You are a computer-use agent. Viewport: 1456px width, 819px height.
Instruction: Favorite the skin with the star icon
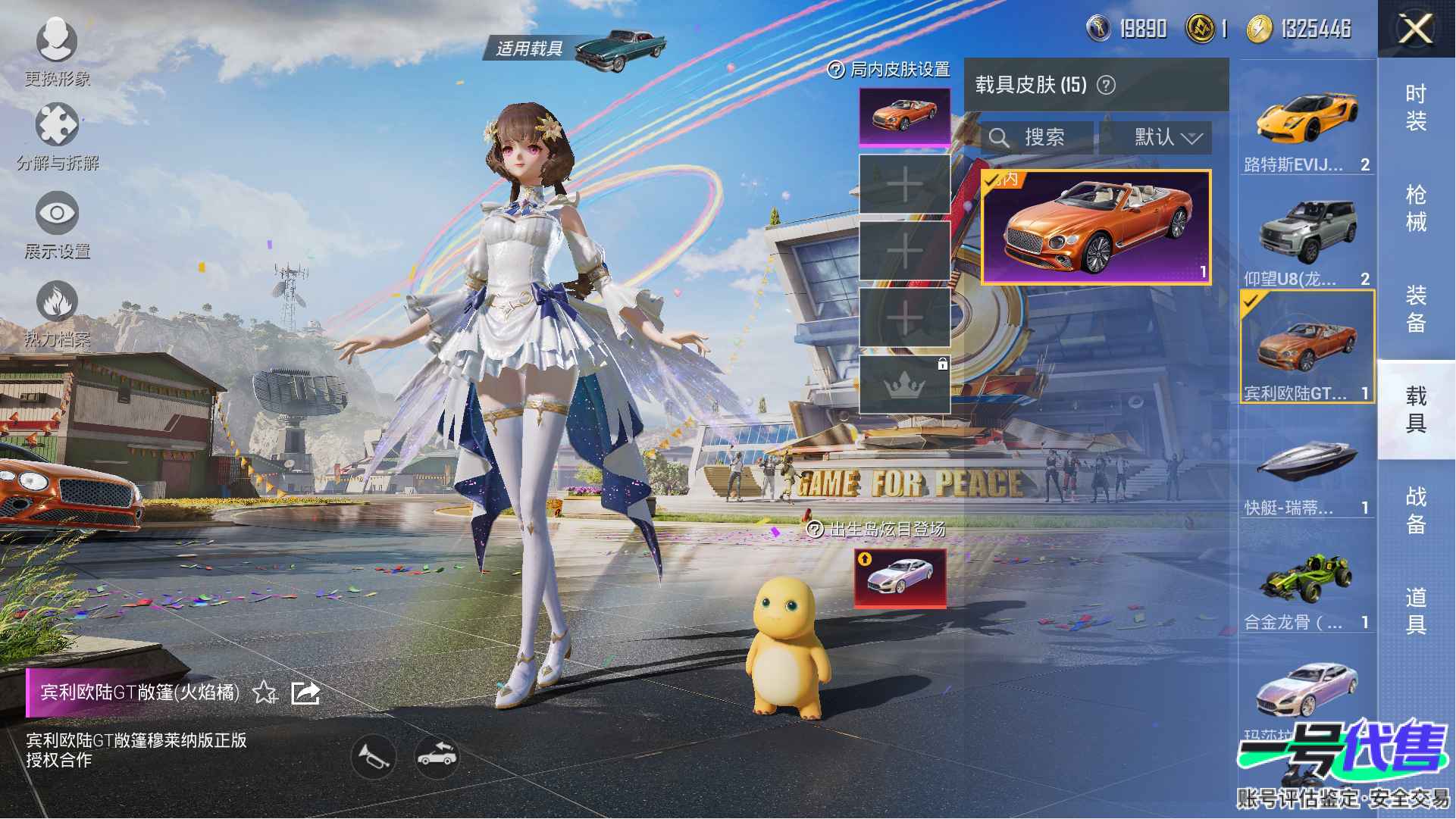click(265, 692)
